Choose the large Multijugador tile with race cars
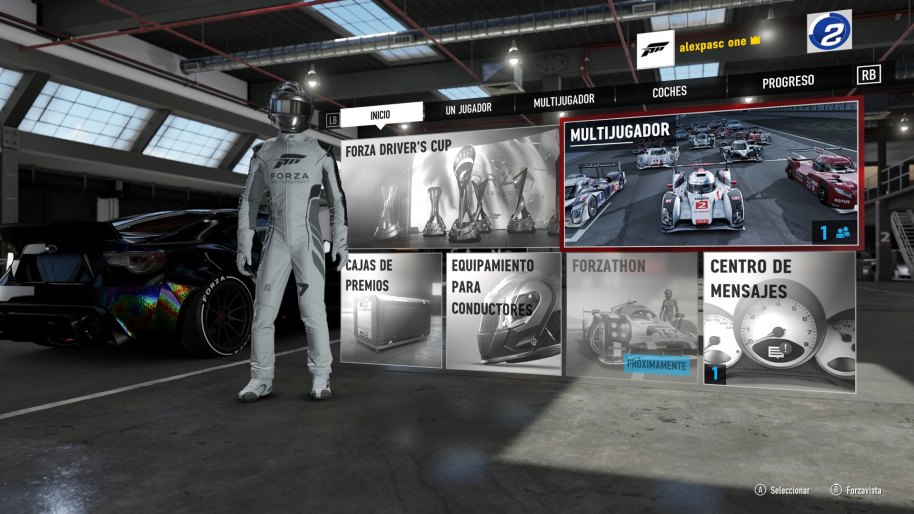914x514 pixels. click(x=711, y=174)
